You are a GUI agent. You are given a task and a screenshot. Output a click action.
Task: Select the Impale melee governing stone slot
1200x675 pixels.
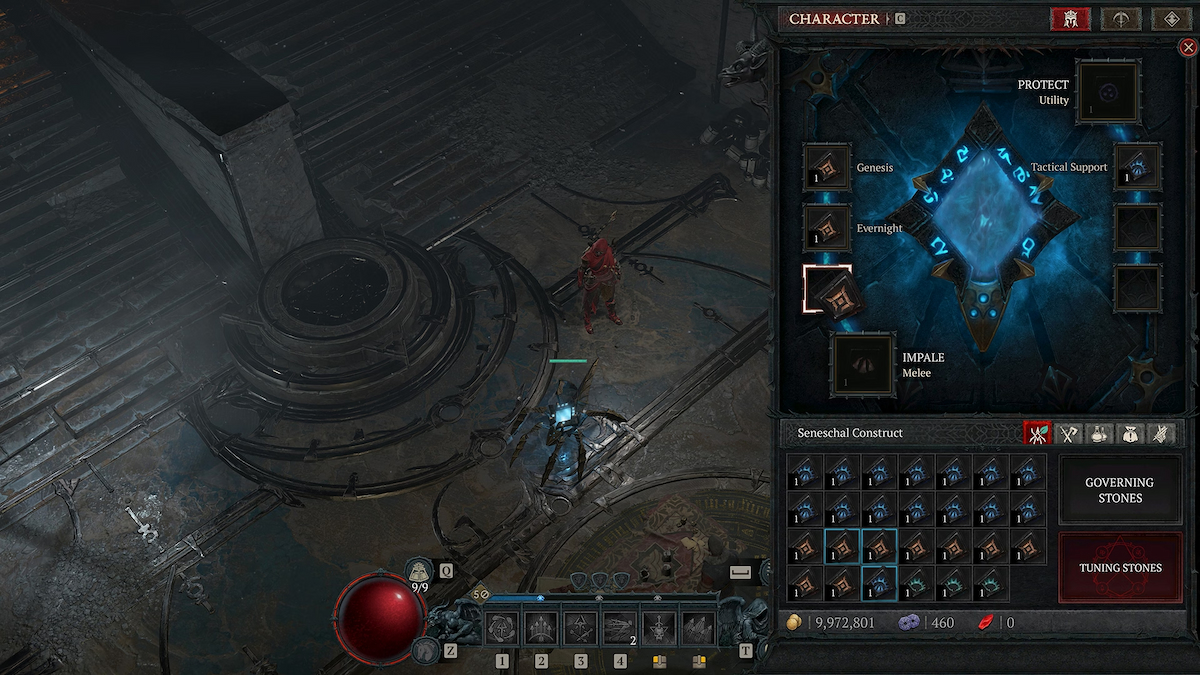click(863, 365)
